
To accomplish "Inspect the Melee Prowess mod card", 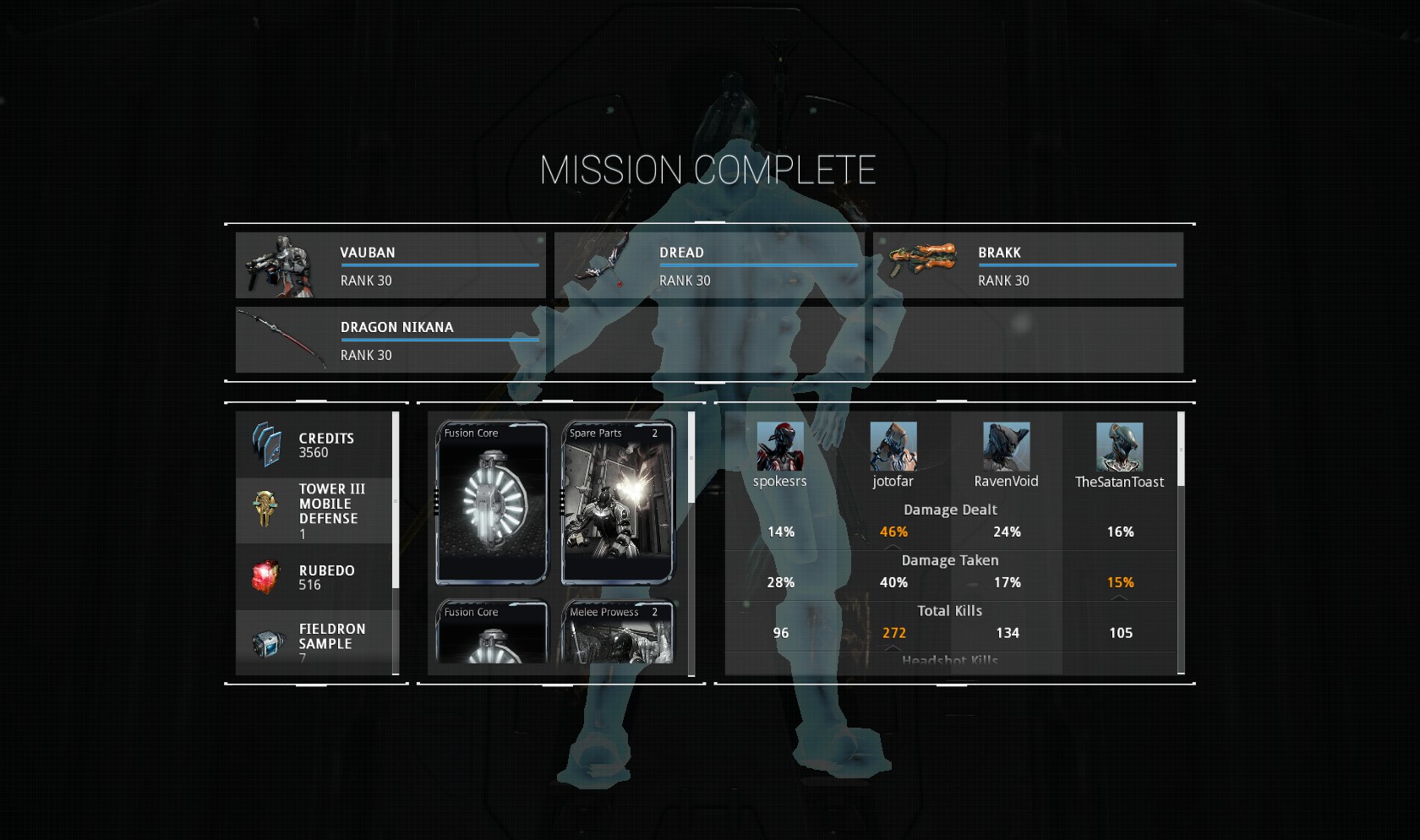I will point(618,633).
